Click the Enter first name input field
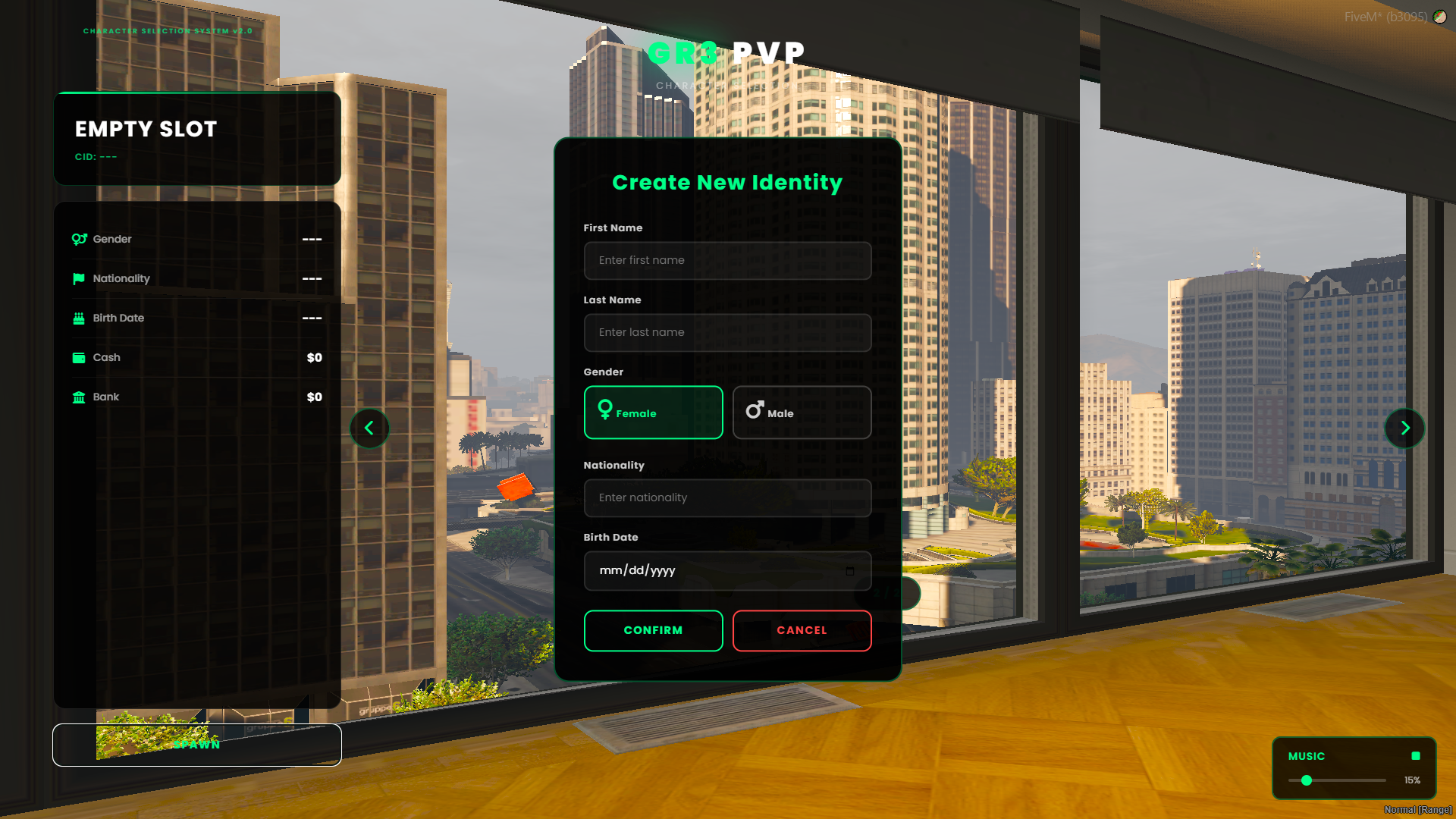The height and width of the screenshot is (819, 1456). 727,260
